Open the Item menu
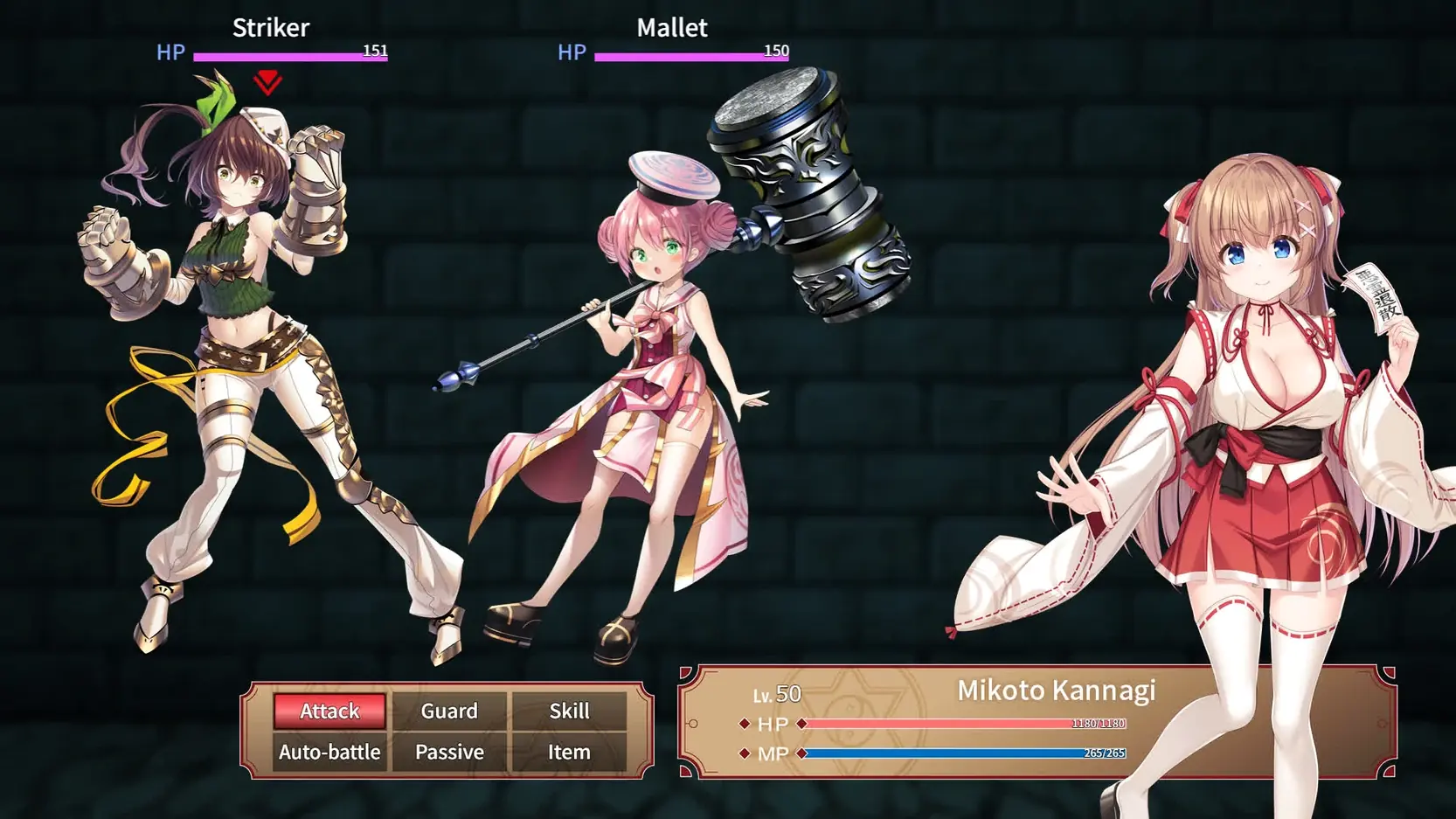This screenshot has width=1456, height=819. pyautogui.click(x=569, y=752)
